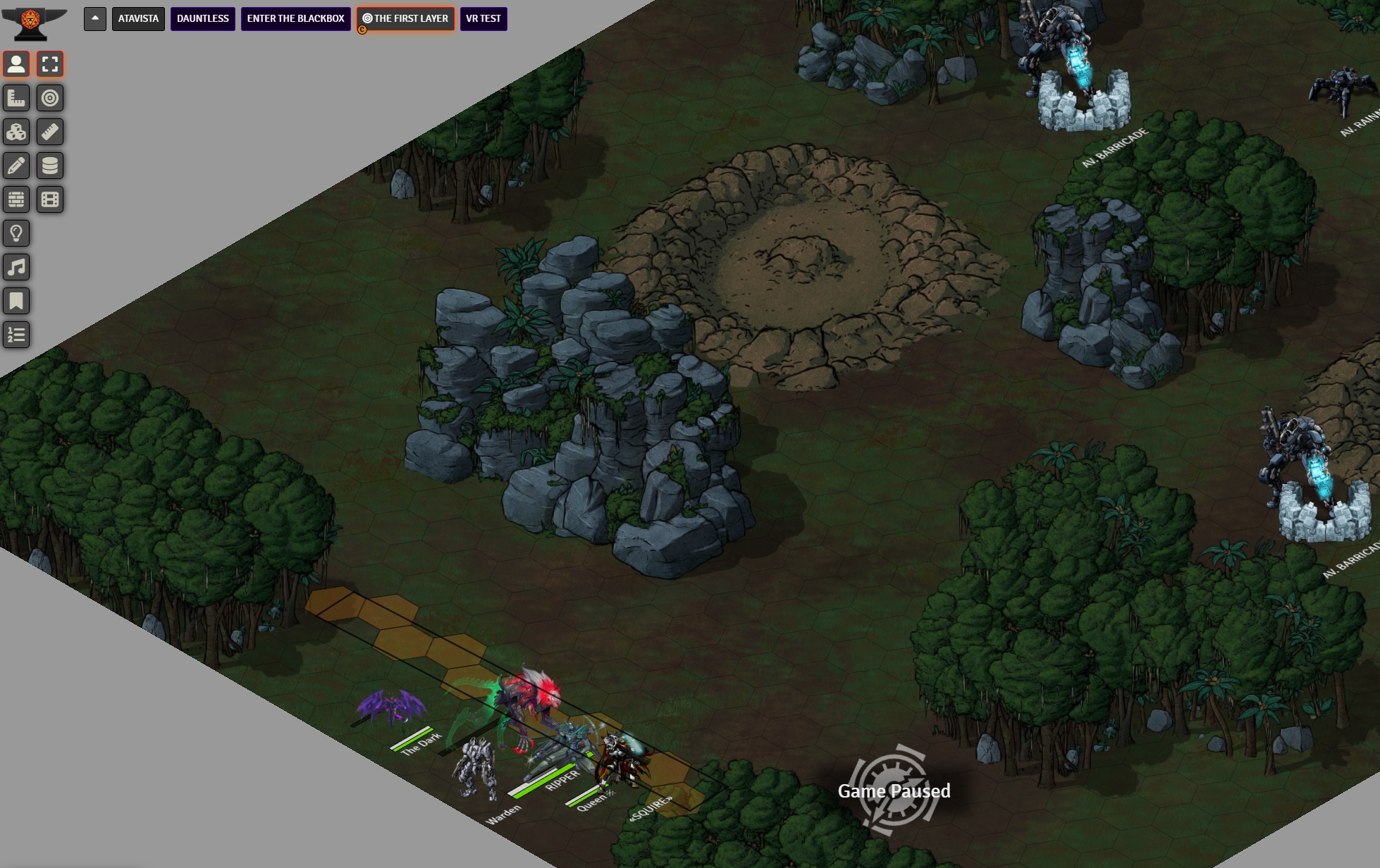Screen dimensions: 1380x868
Task: Open the journal notes bookmark controls
Action: pos(16,301)
